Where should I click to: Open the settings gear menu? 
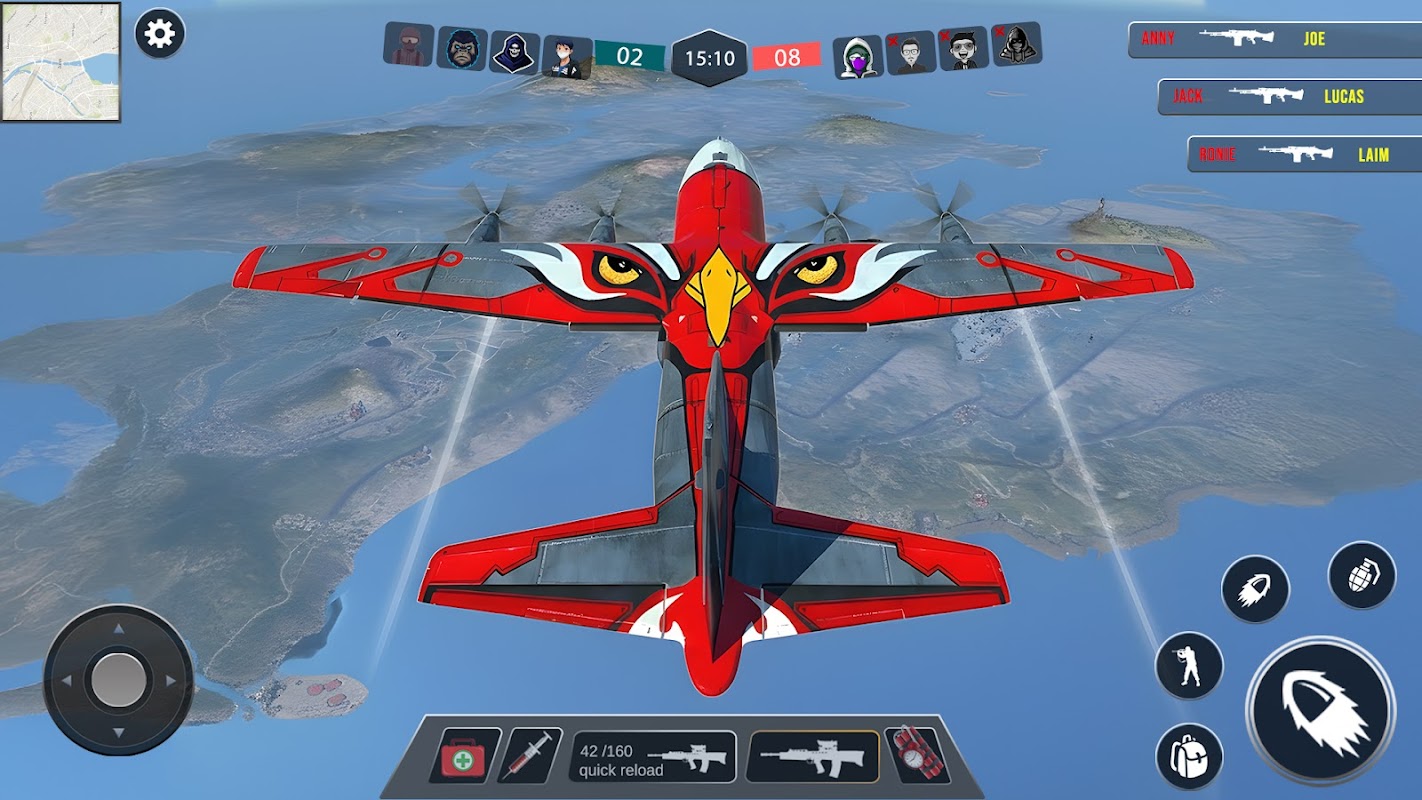[x=159, y=35]
